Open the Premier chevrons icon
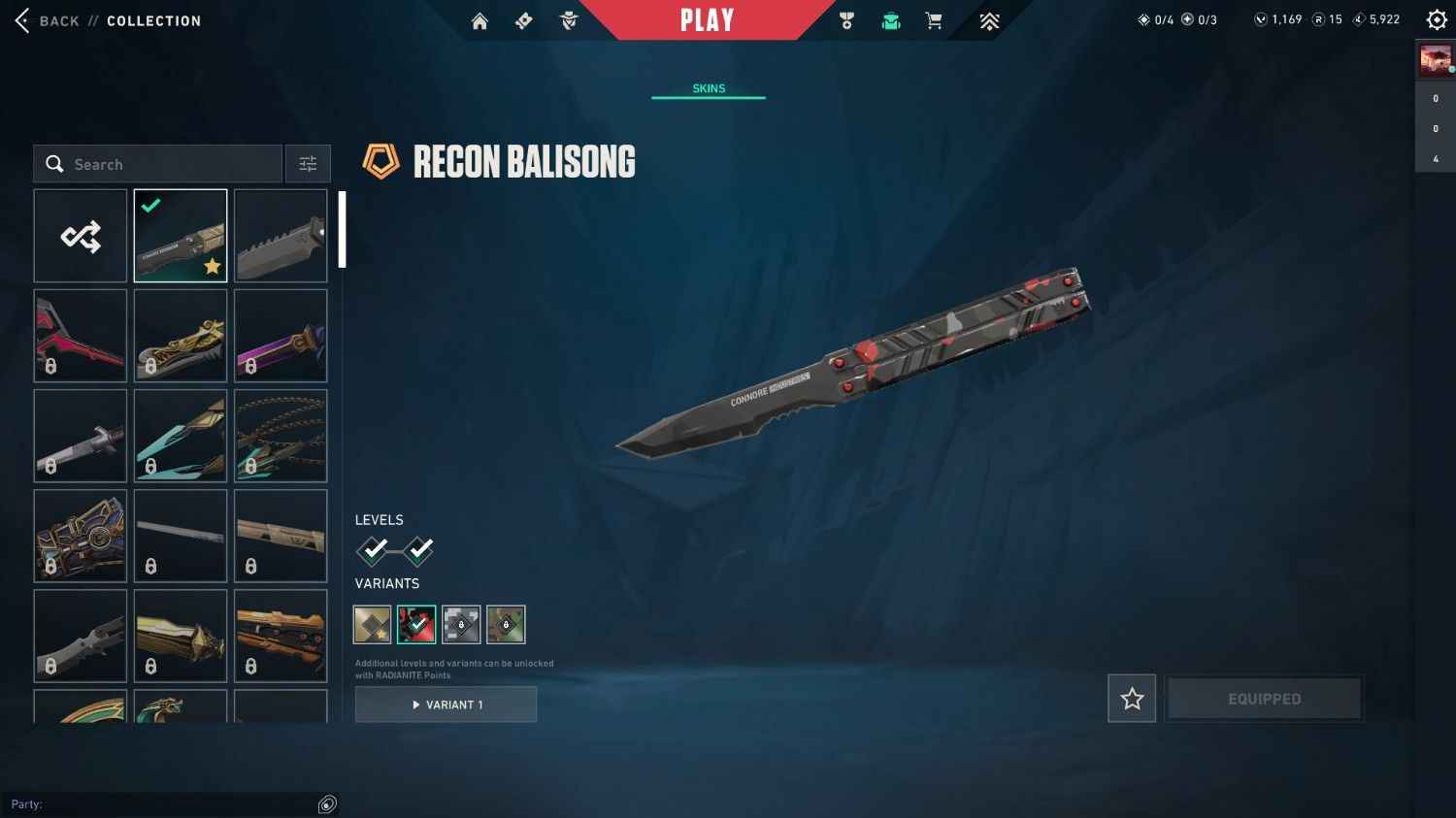The height and width of the screenshot is (818, 1456). point(988,20)
